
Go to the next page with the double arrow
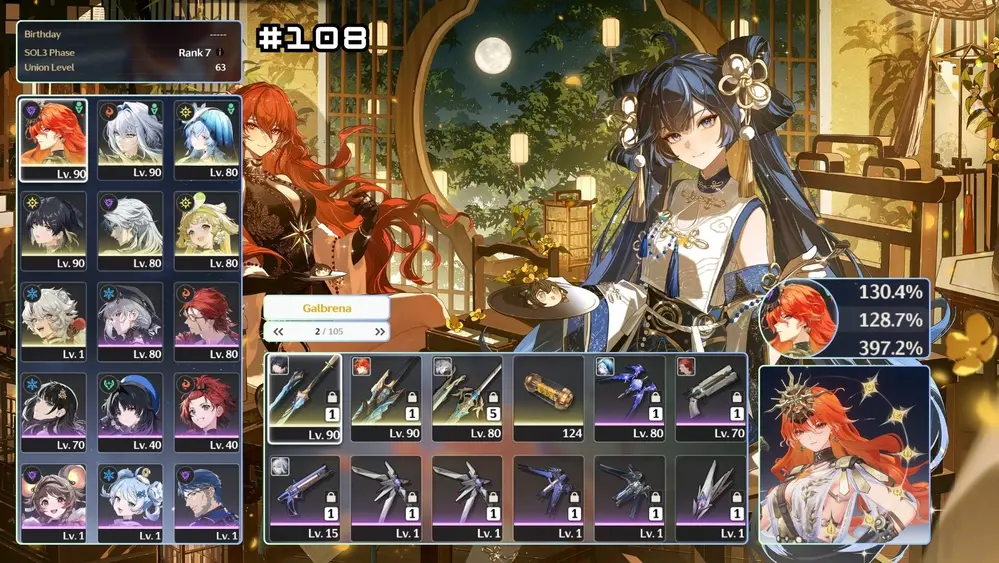point(380,332)
